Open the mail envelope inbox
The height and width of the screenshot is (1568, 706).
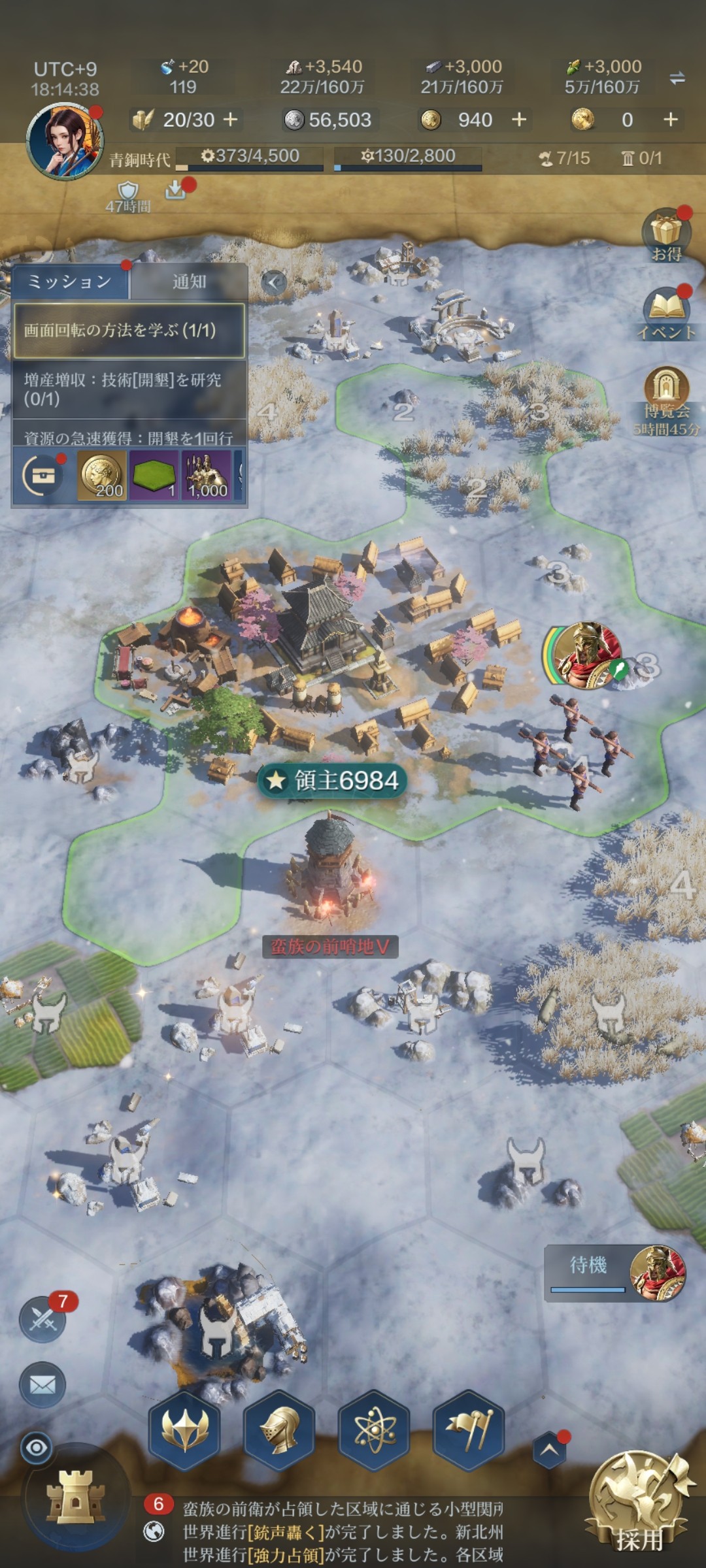[x=43, y=1384]
